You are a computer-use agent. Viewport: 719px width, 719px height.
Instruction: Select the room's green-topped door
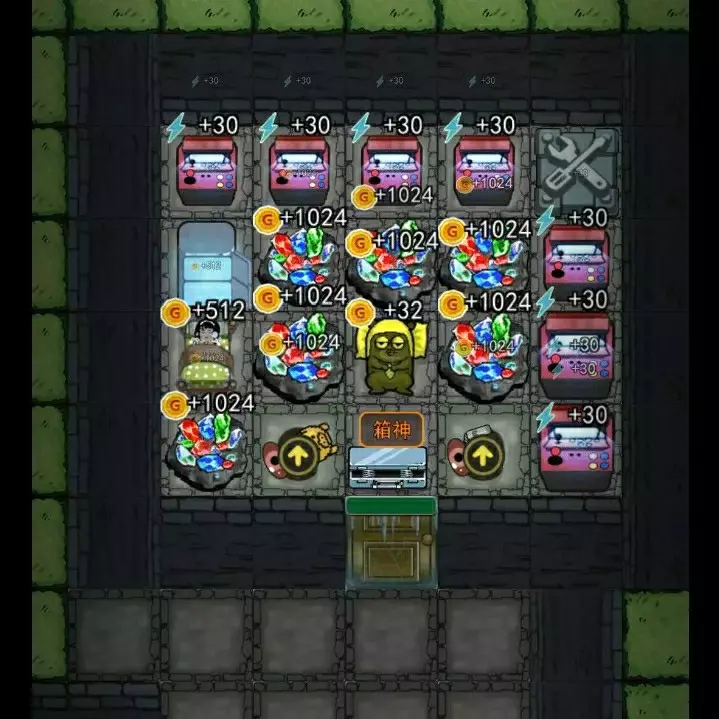point(391,544)
